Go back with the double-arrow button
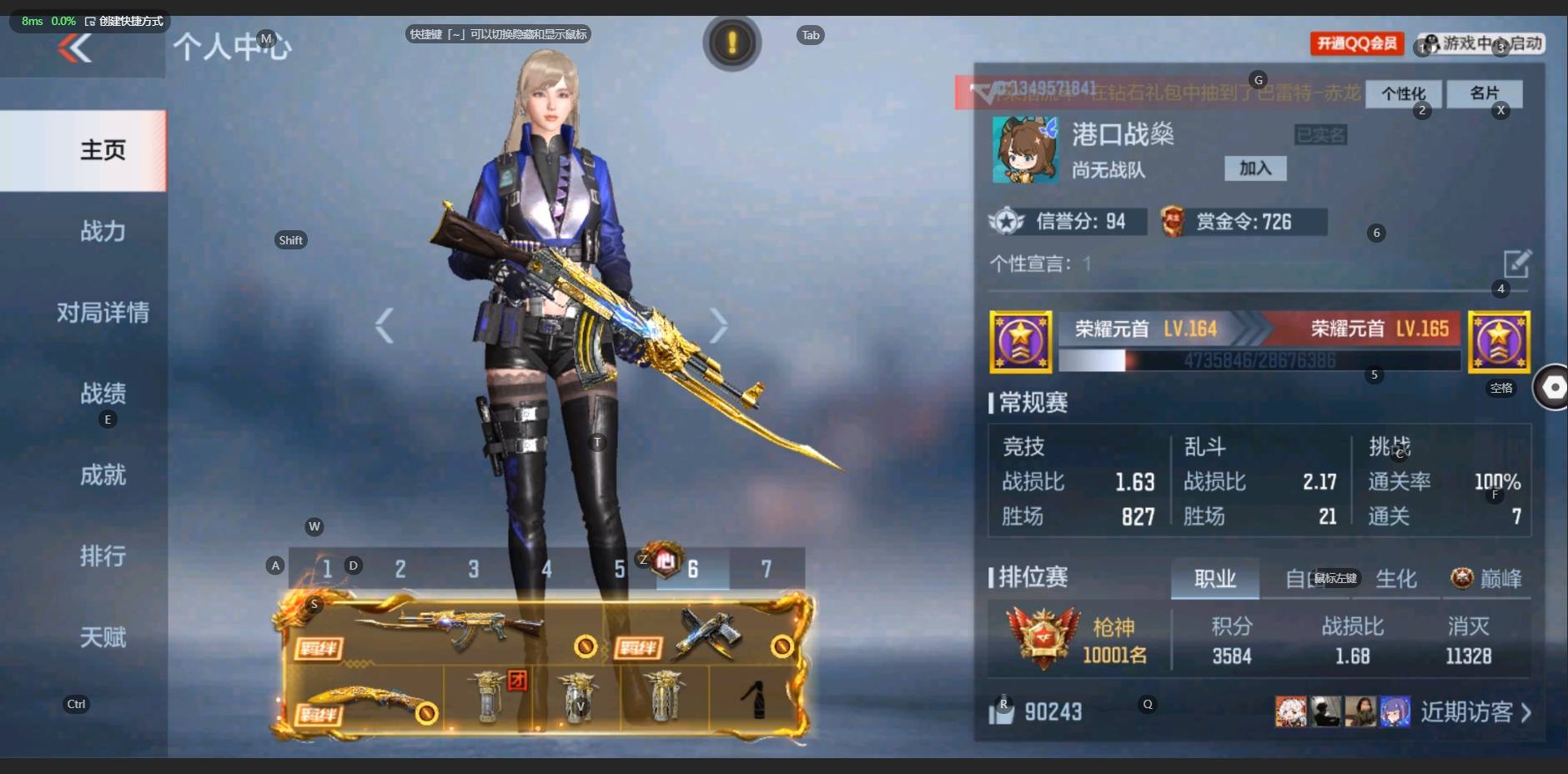 coord(75,49)
